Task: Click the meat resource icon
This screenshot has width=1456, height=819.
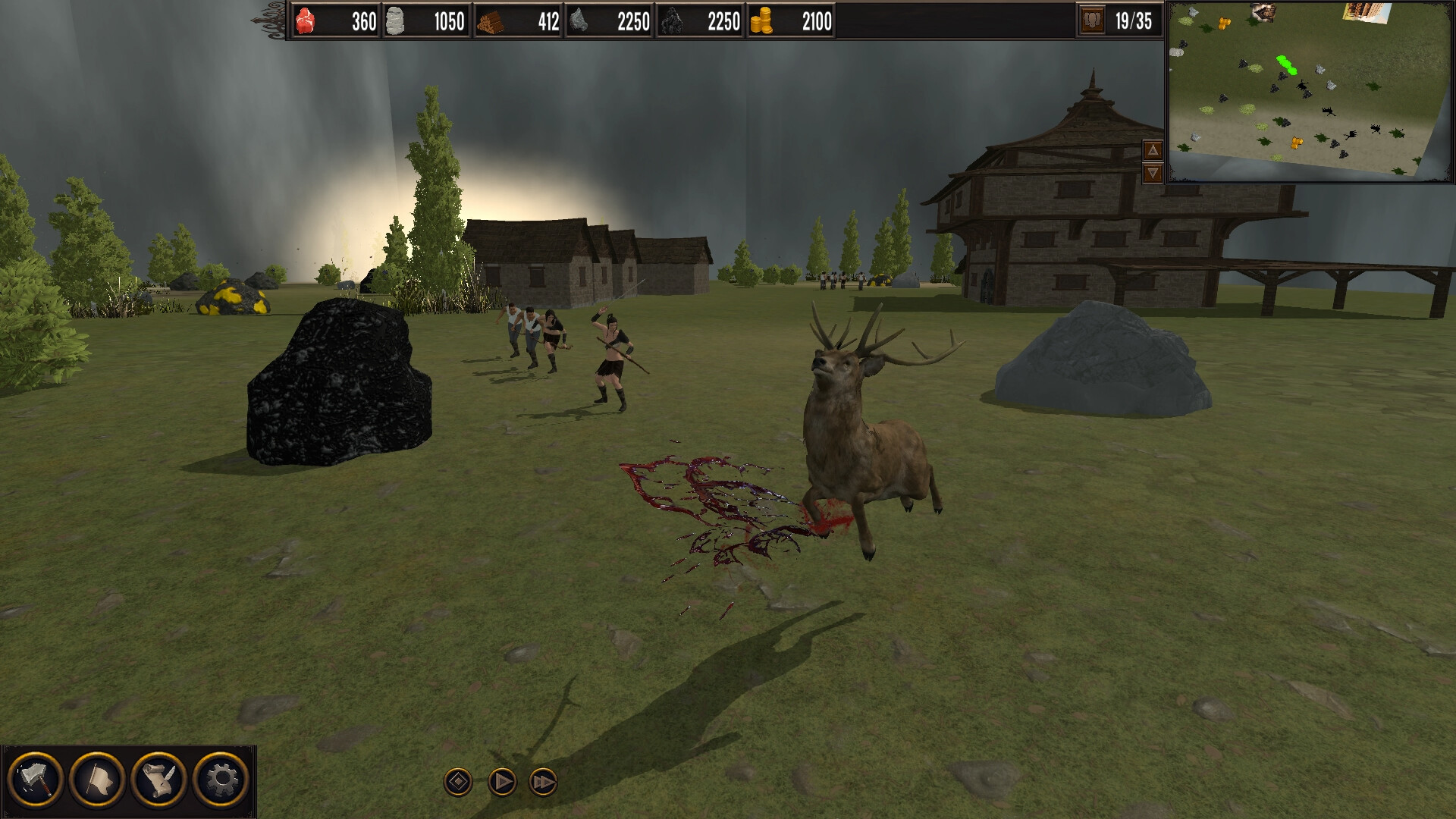Action: click(306, 22)
